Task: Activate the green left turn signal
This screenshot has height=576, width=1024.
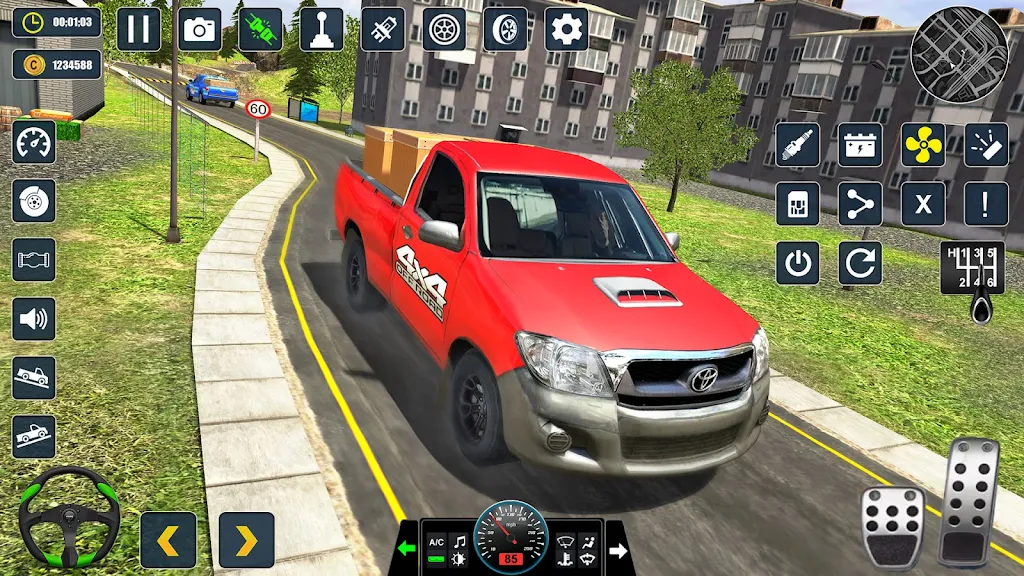Action: point(406,549)
